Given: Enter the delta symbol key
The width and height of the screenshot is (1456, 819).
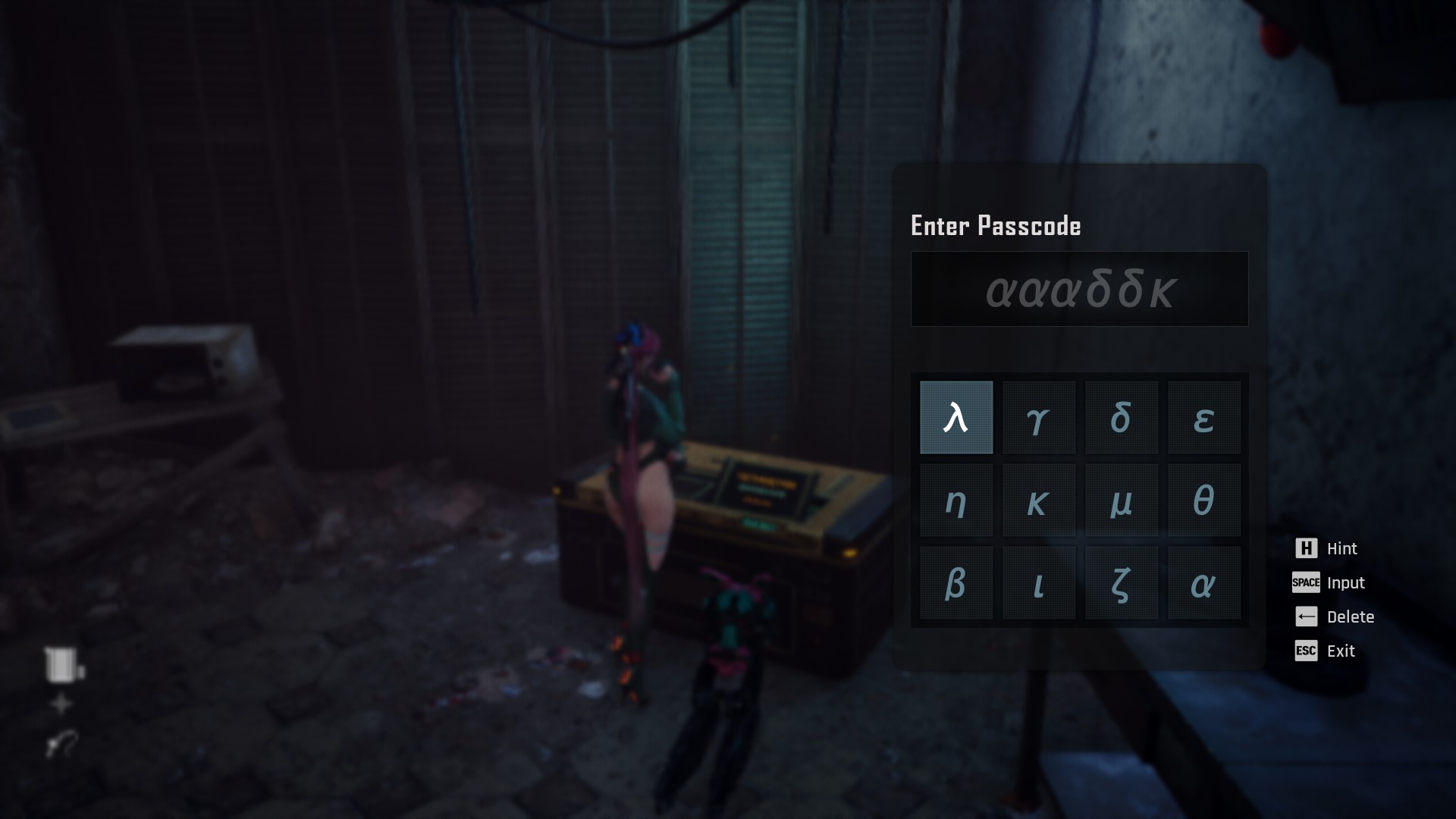Looking at the screenshot, I should click(1122, 418).
